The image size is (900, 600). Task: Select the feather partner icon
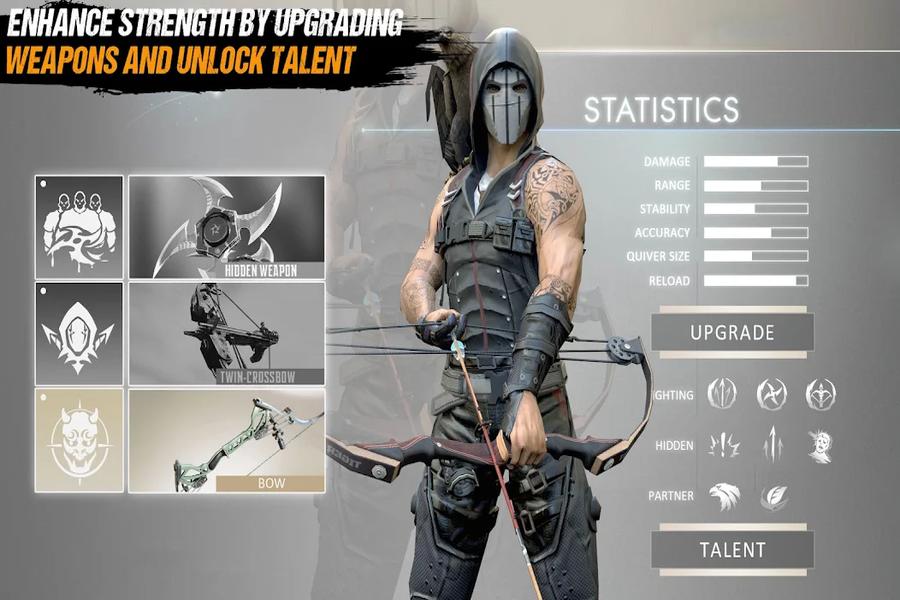tap(773, 495)
